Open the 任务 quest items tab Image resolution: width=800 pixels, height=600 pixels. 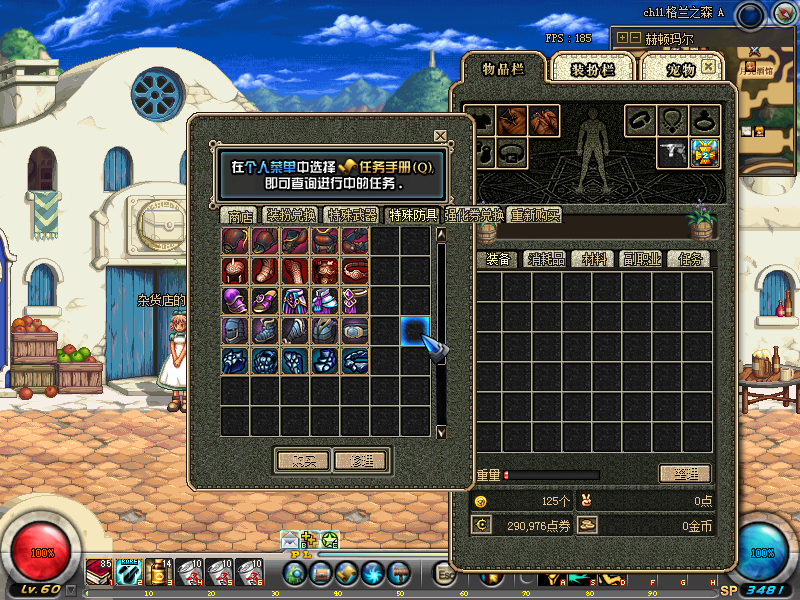pyautogui.click(x=689, y=259)
